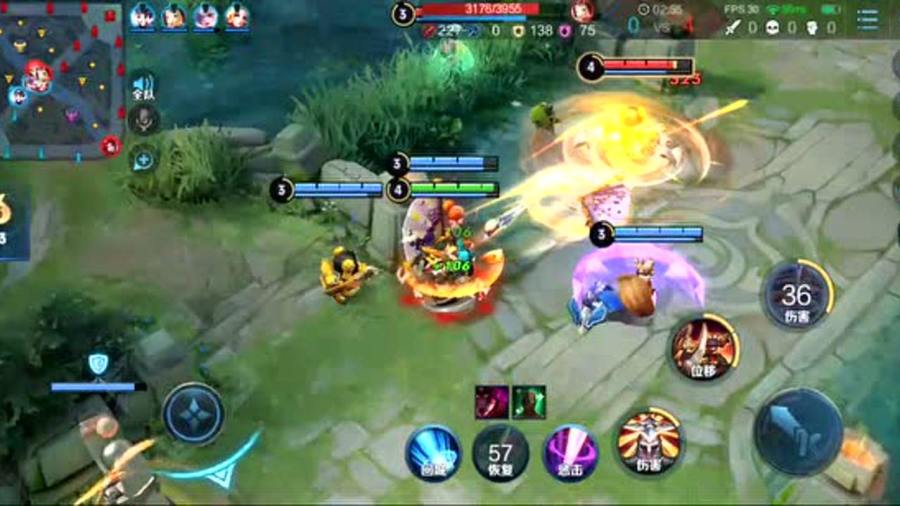Activate the 位移 dash skill
900x506 pixels.
click(x=705, y=350)
